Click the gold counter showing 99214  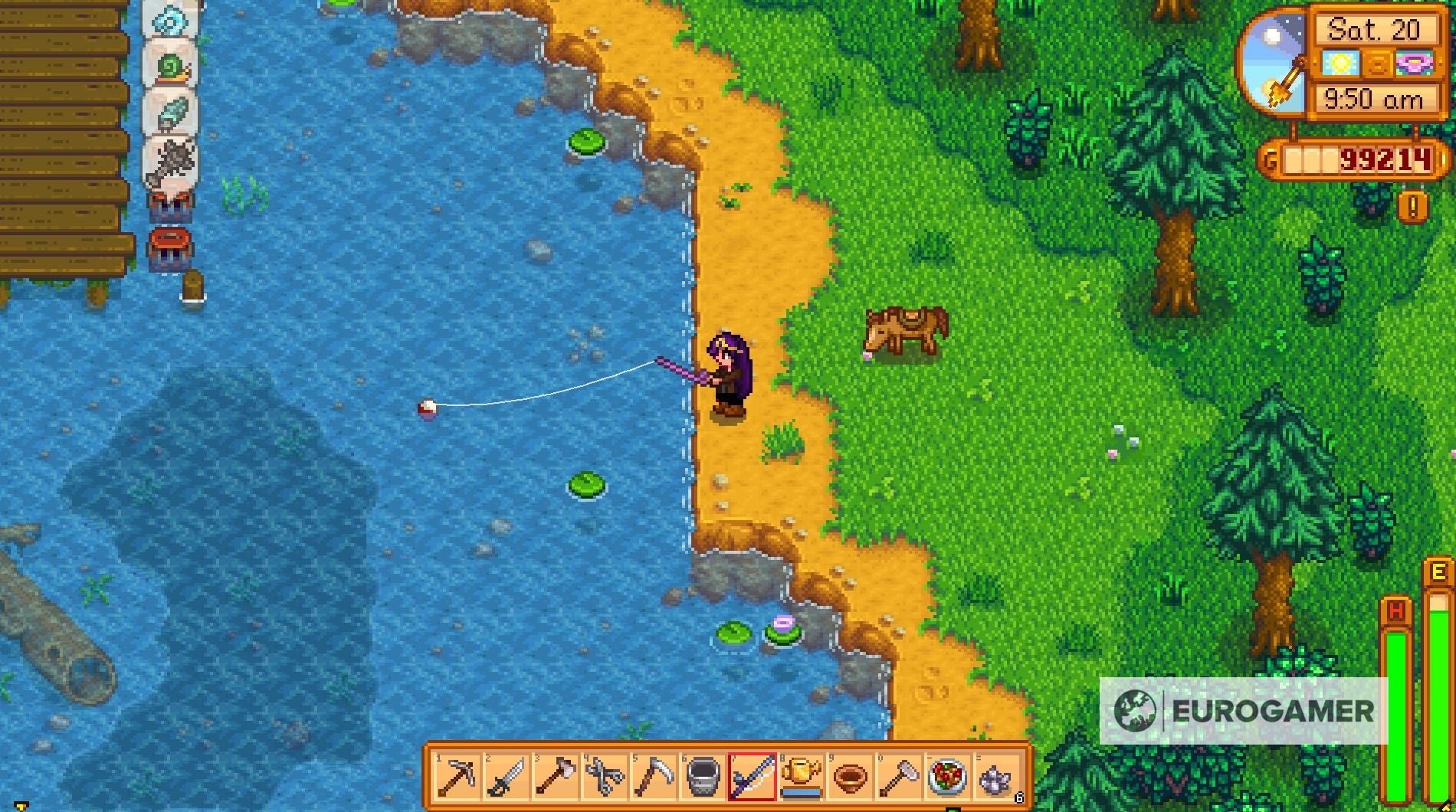pos(1385,160)
